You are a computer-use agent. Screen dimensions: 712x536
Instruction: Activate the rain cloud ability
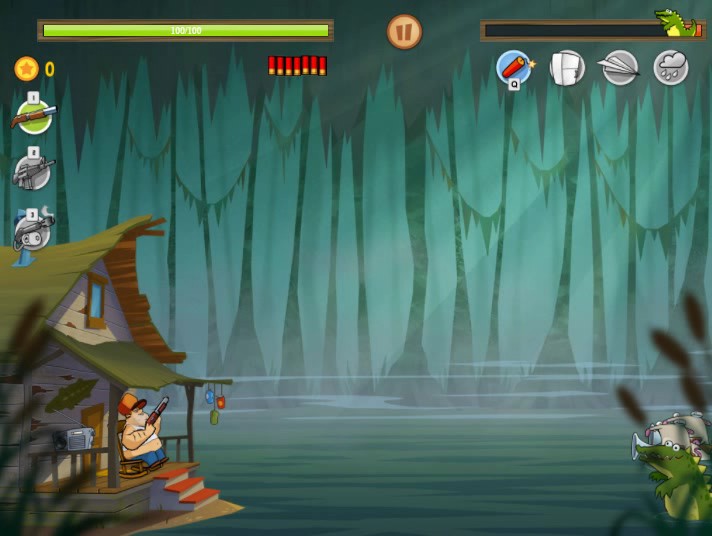click(671, 68)
